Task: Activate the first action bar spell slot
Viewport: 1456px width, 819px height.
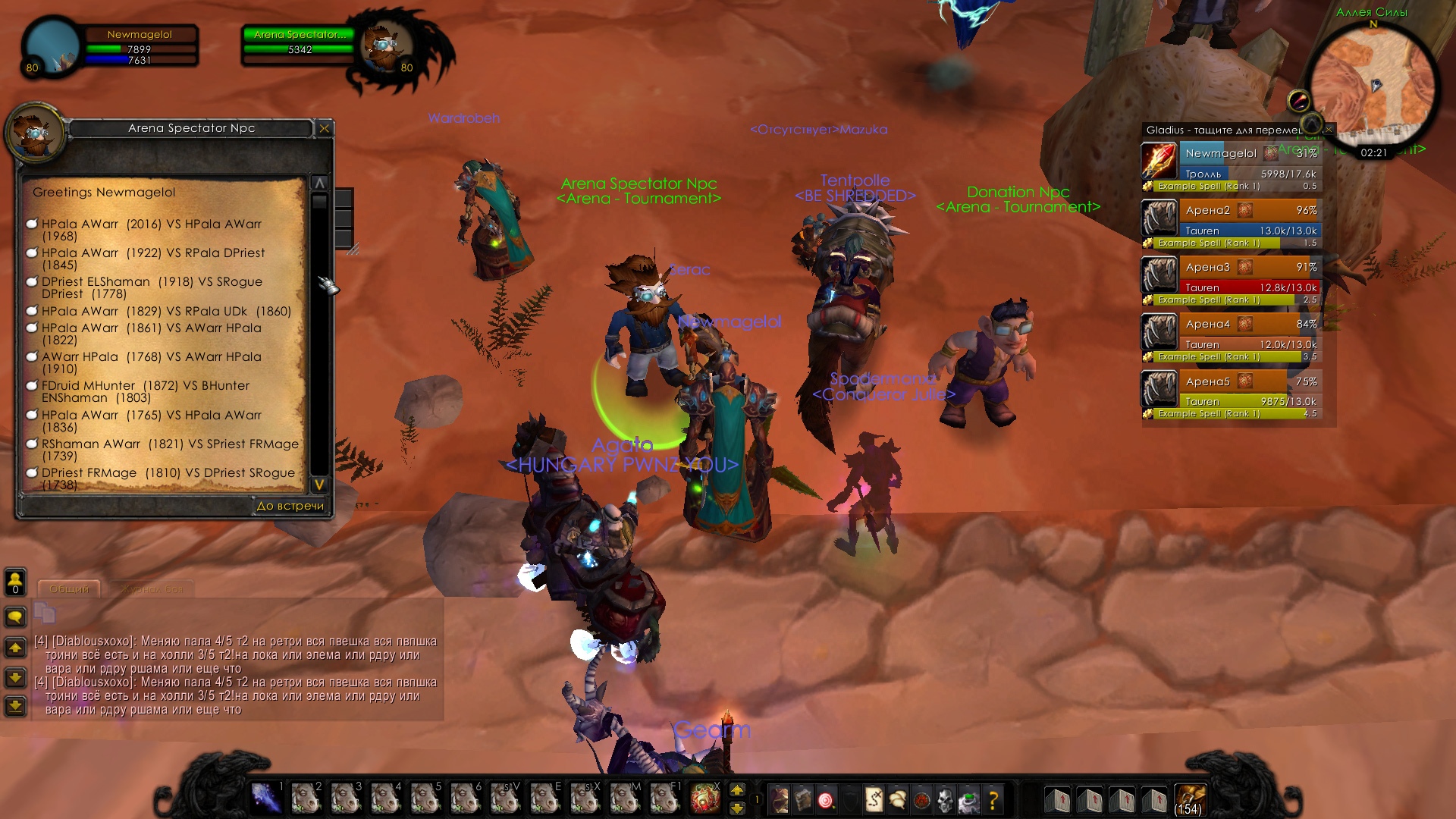Action: click(x=265, y=799)
